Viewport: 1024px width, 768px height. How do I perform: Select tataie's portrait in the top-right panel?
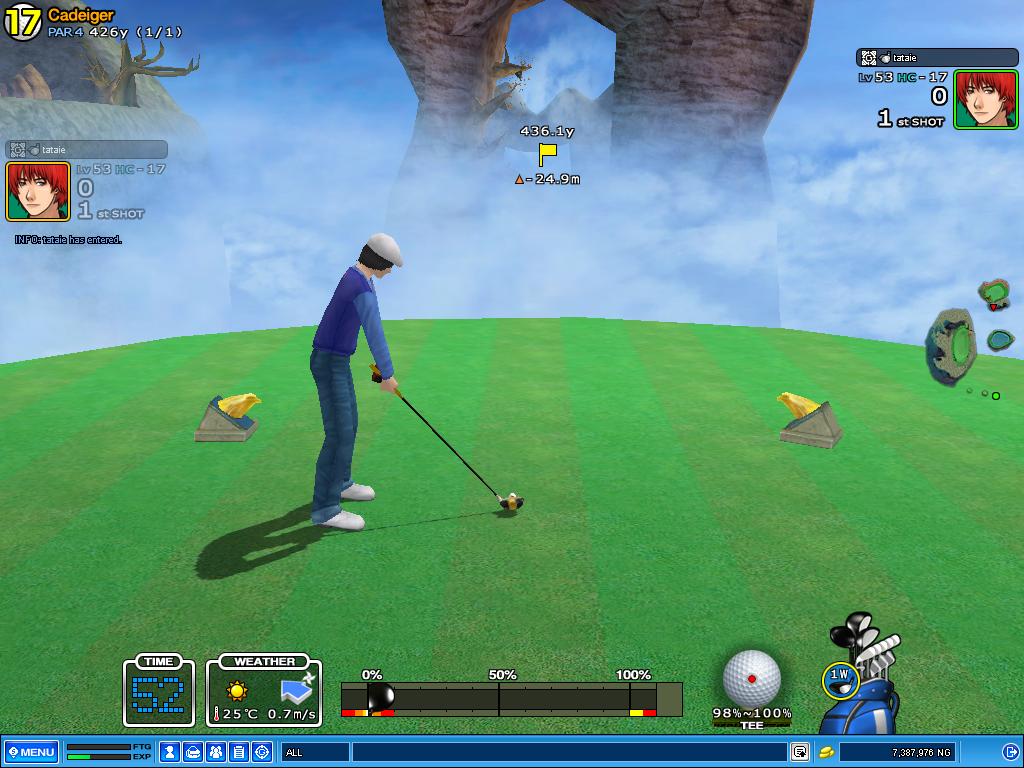pyautogui.click(x=985, y=99)
